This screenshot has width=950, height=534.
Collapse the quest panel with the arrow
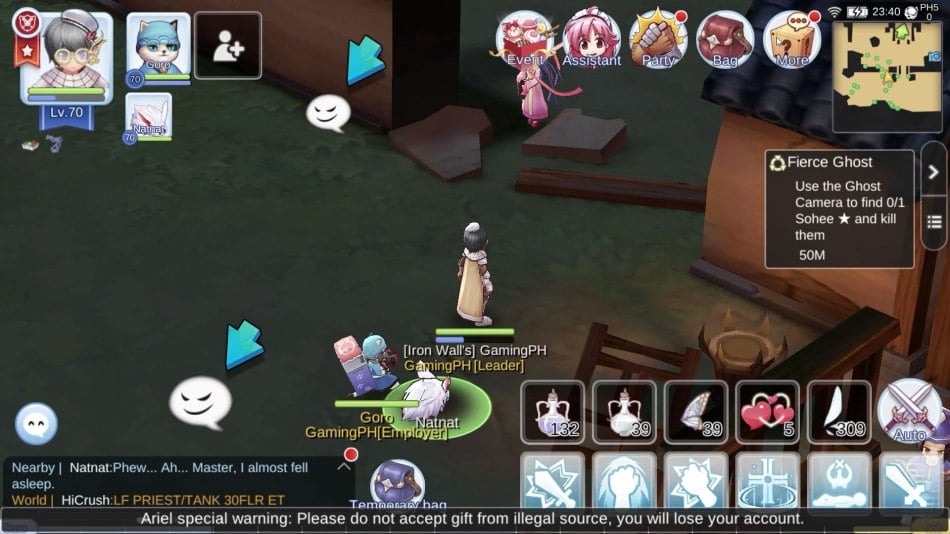933,172
